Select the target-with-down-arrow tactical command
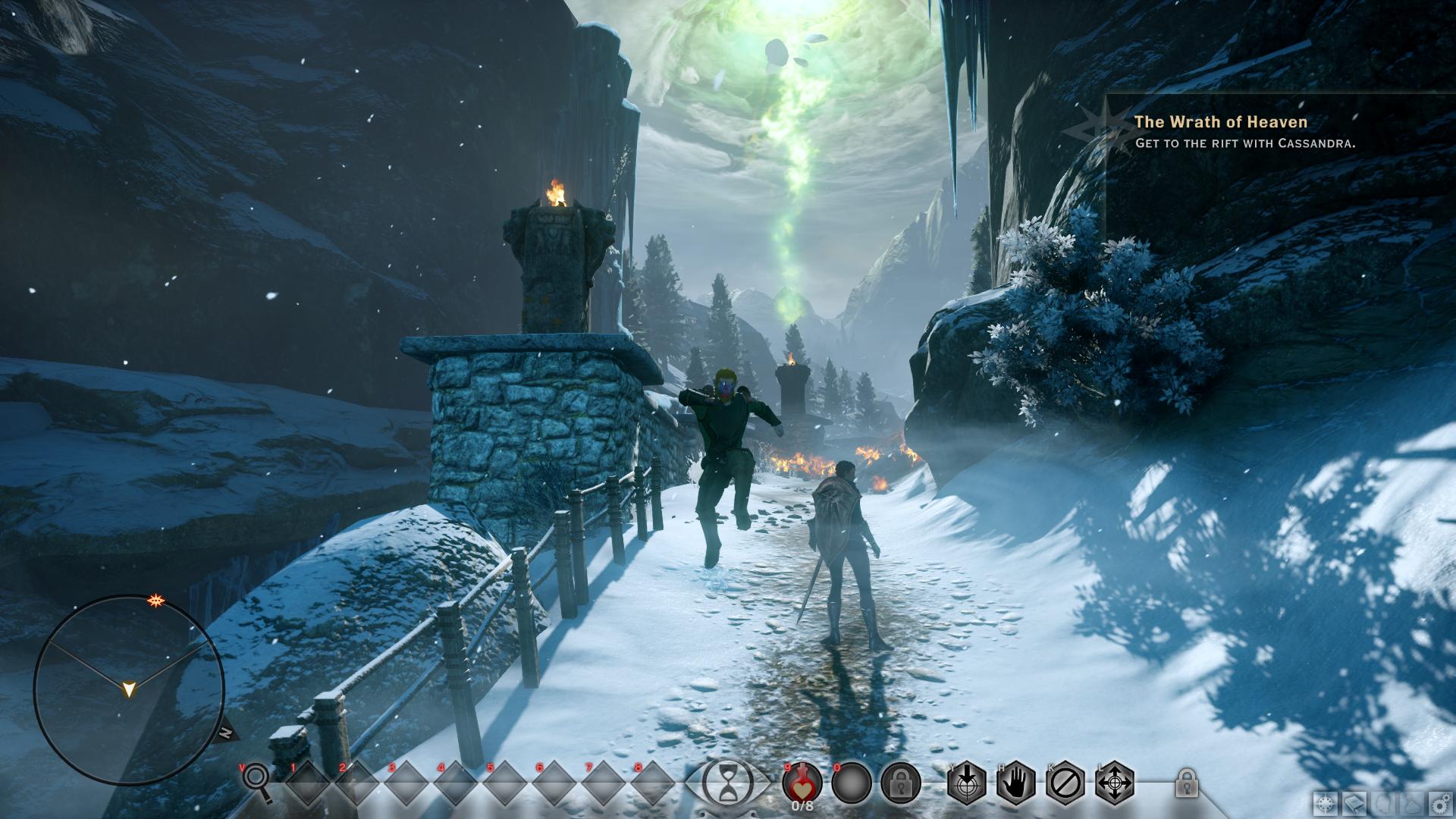 (x=968, y=782)
